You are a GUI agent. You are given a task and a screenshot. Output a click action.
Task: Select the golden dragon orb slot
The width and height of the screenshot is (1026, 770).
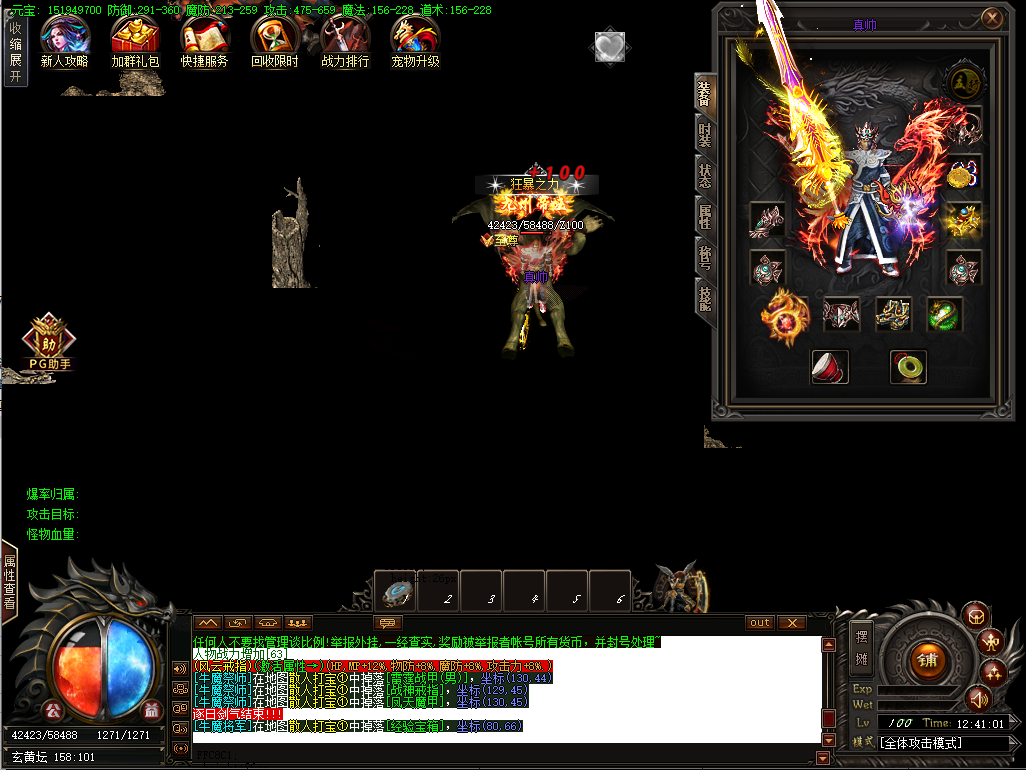784,317
